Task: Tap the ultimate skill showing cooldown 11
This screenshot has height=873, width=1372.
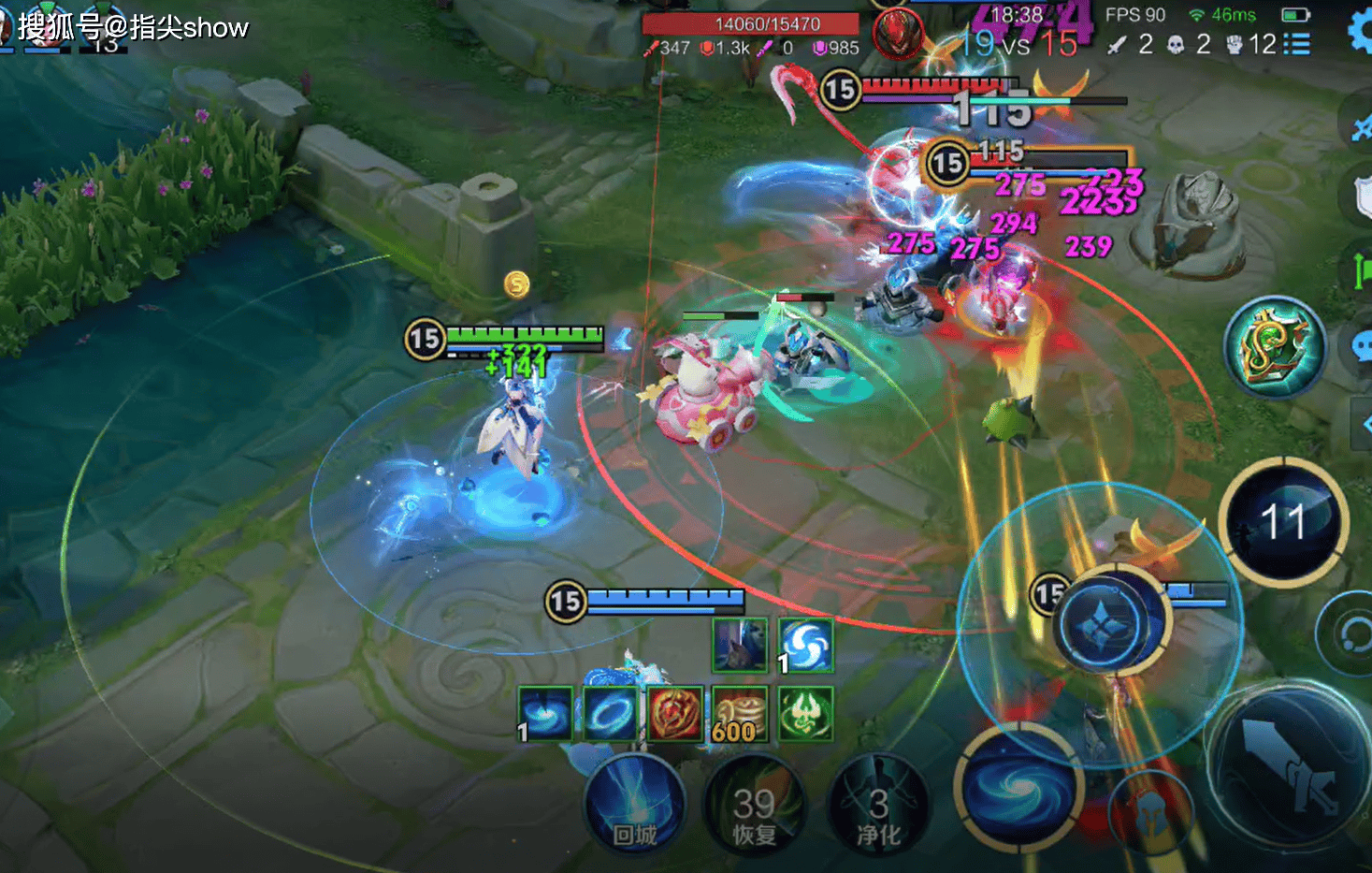Action: coord(1283,522)
